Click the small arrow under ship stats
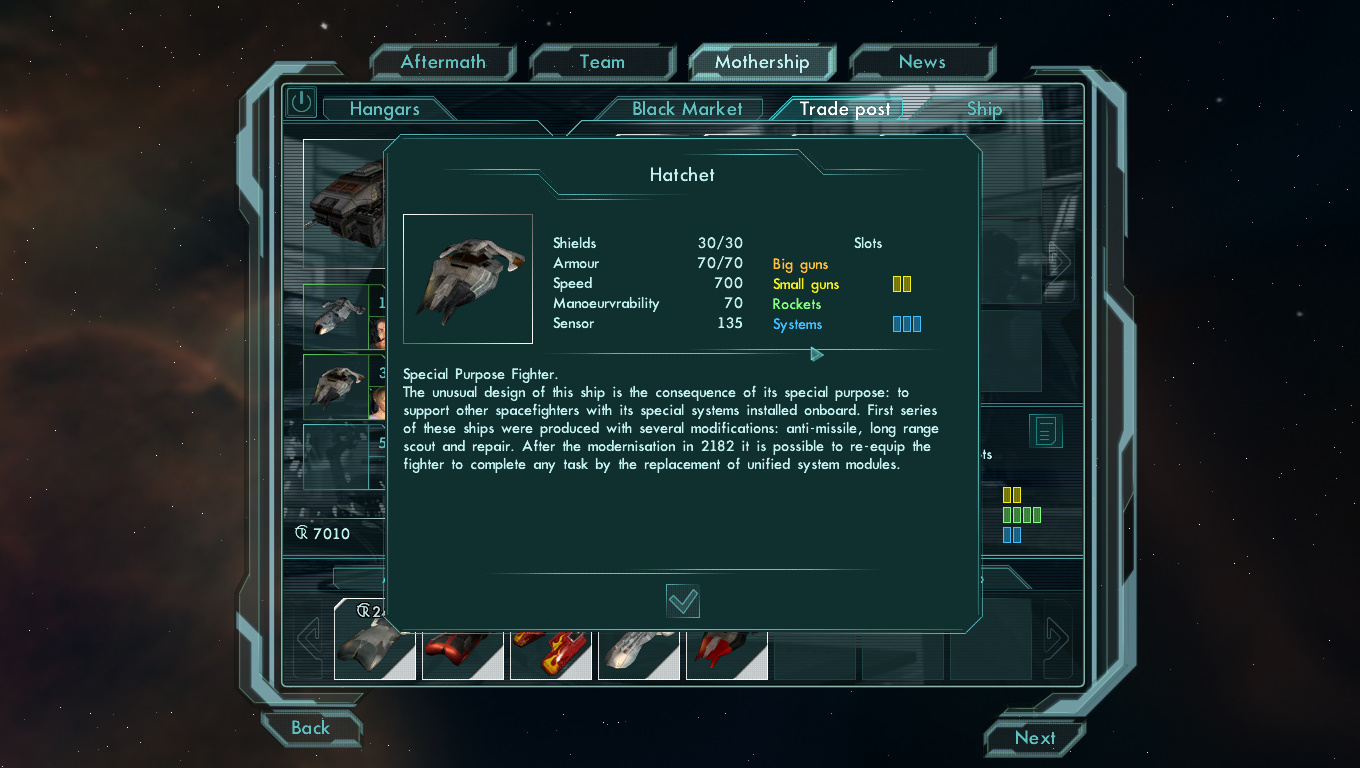Image resolution: width=1360 pixels, height=768 pixels. [x=816, y=354]
